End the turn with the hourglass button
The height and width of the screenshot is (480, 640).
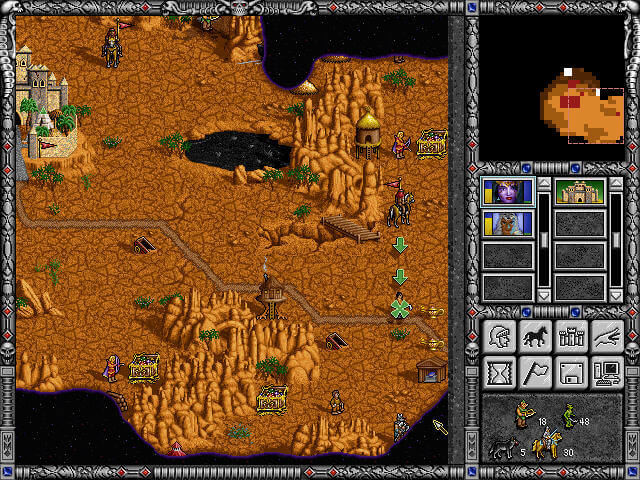tap(499, 372)
